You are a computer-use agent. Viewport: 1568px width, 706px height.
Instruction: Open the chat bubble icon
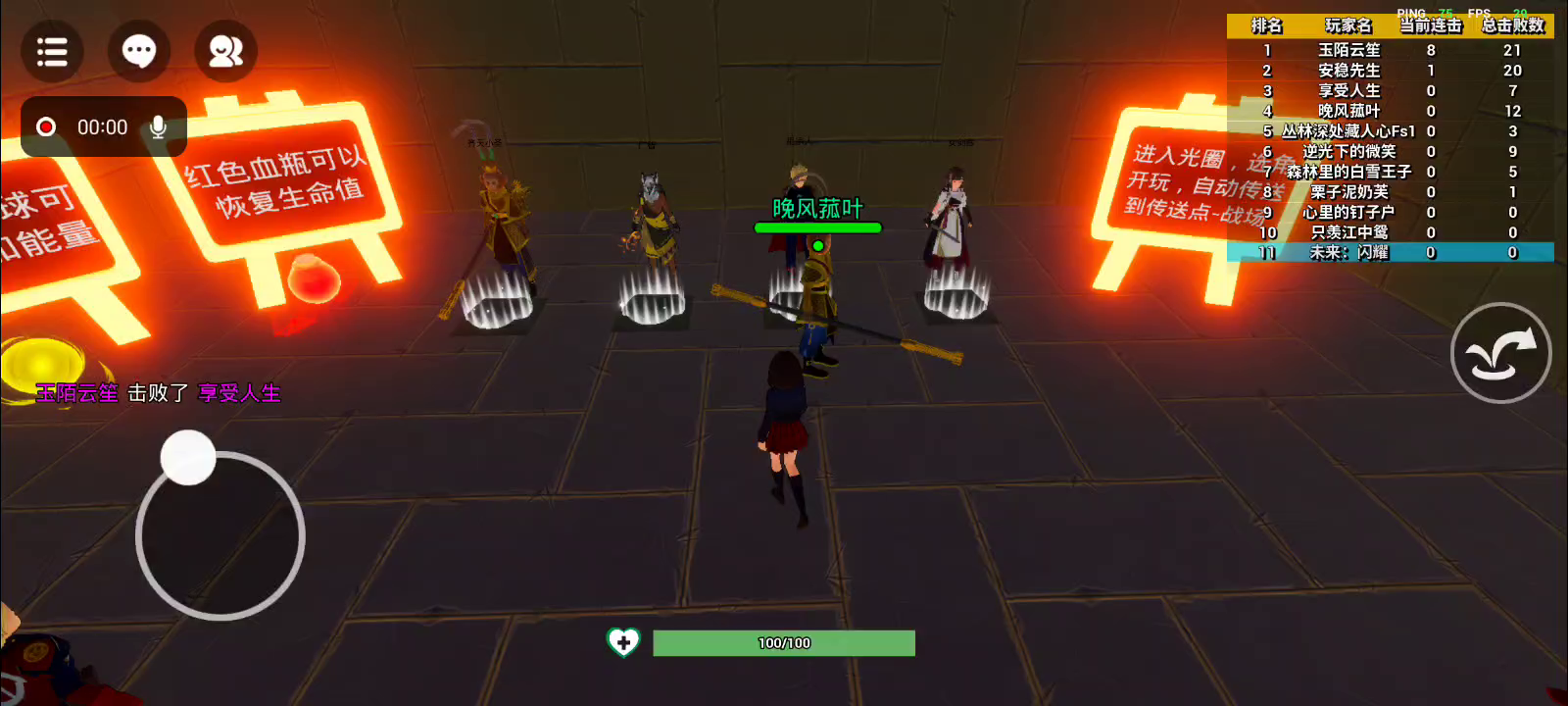click(x=138, y=51)
